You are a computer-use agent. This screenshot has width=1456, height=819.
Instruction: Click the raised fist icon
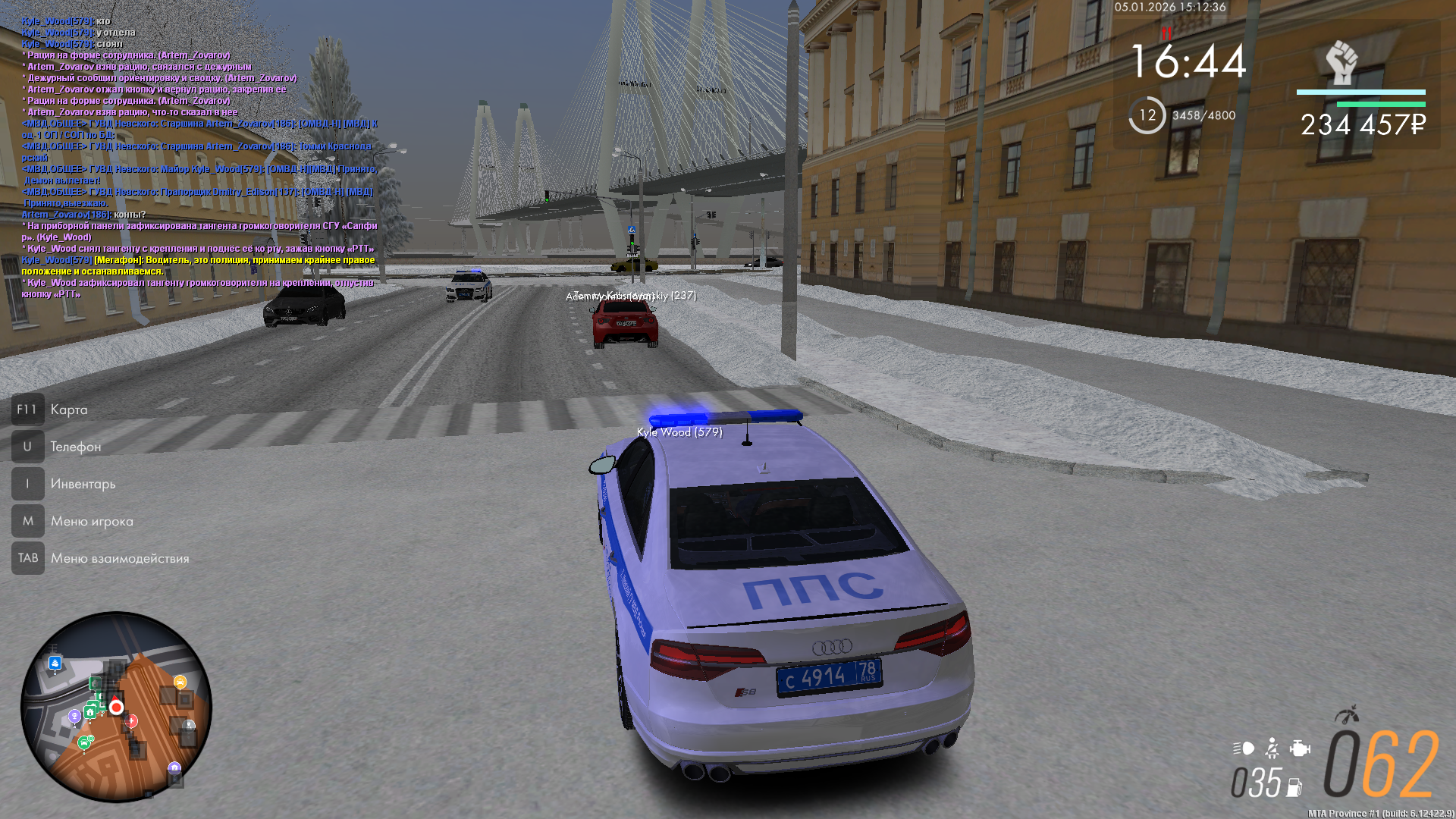(x=1341, y=63)
